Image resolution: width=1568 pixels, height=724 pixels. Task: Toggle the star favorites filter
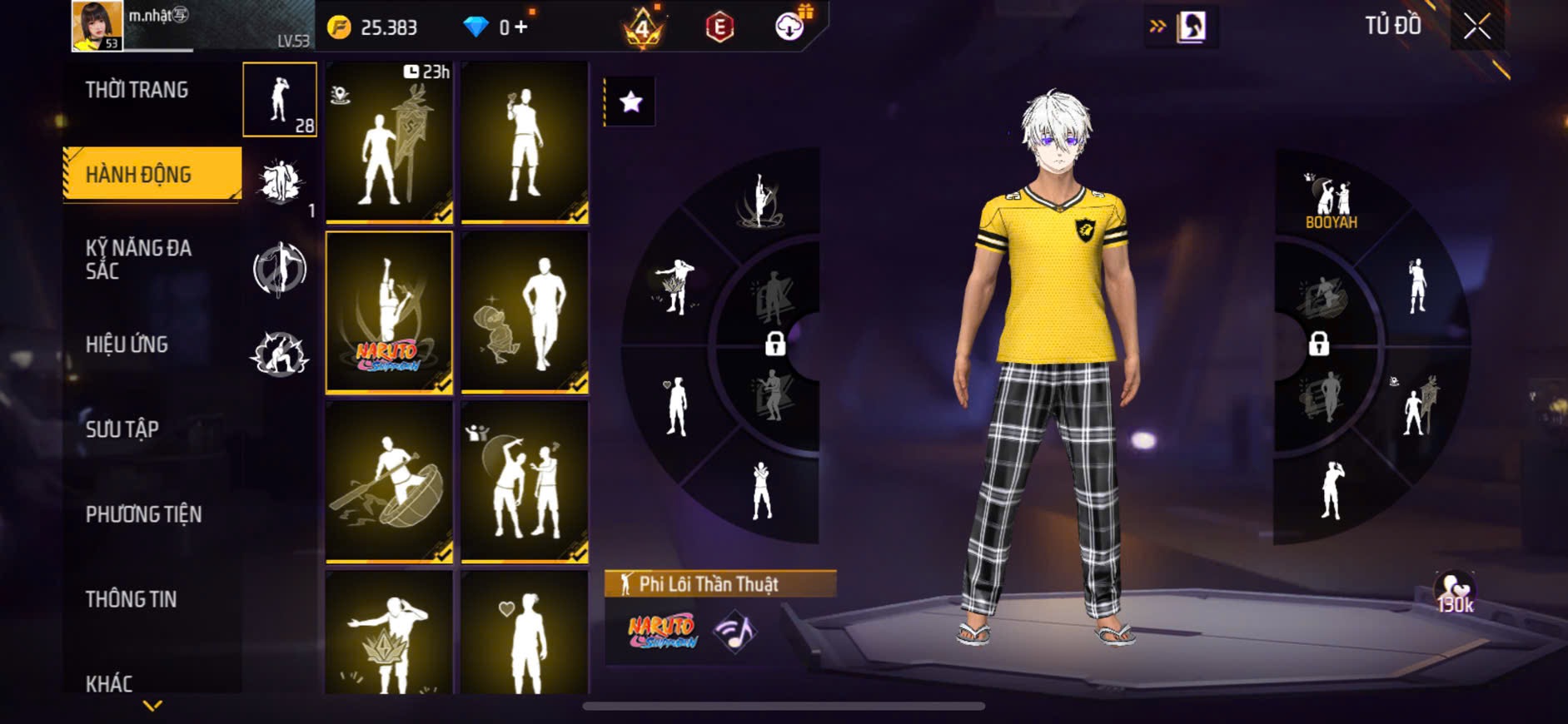(630, 102)
